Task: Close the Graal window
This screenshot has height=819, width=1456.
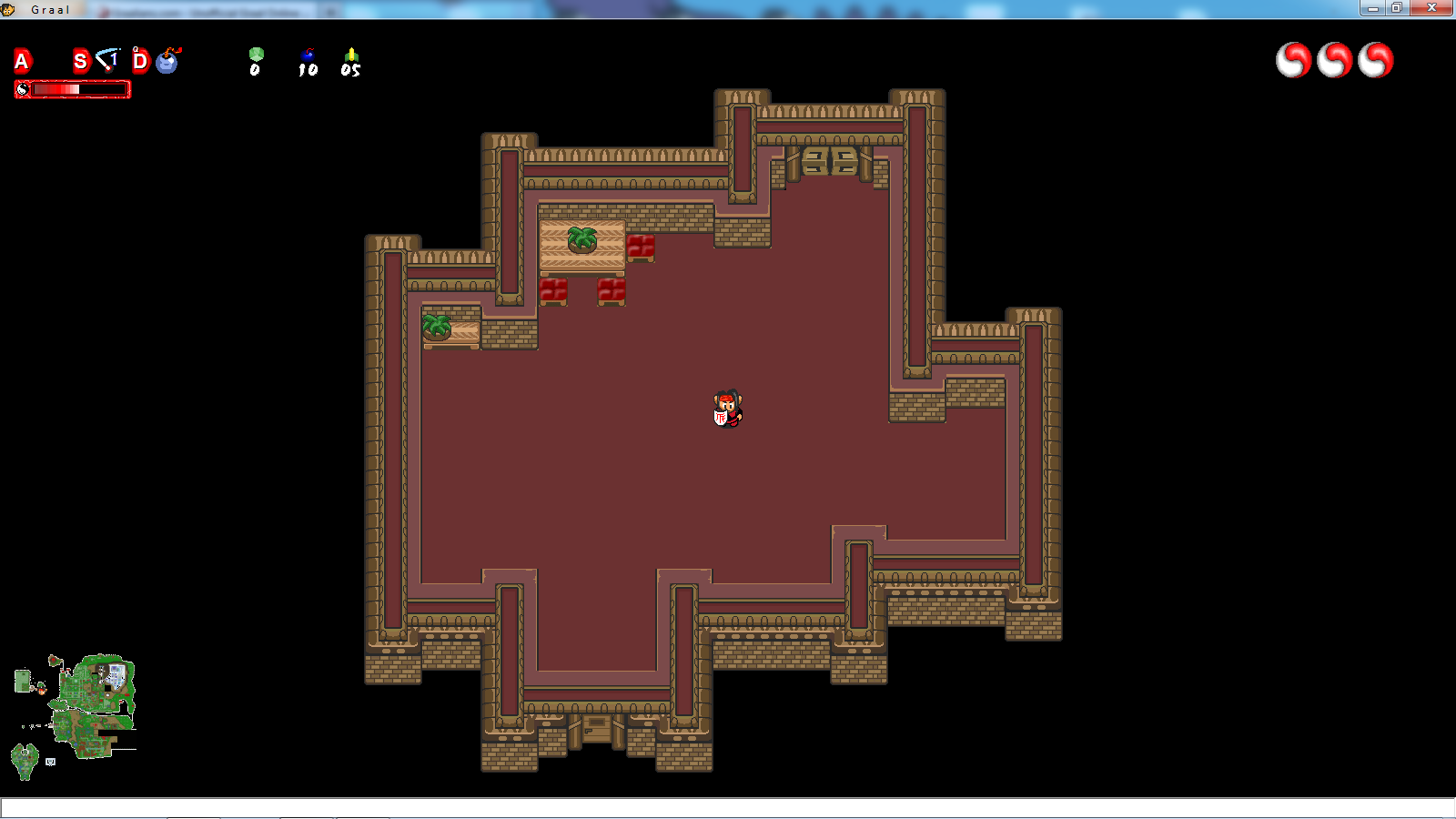Action: click(x=1431, y=8)
